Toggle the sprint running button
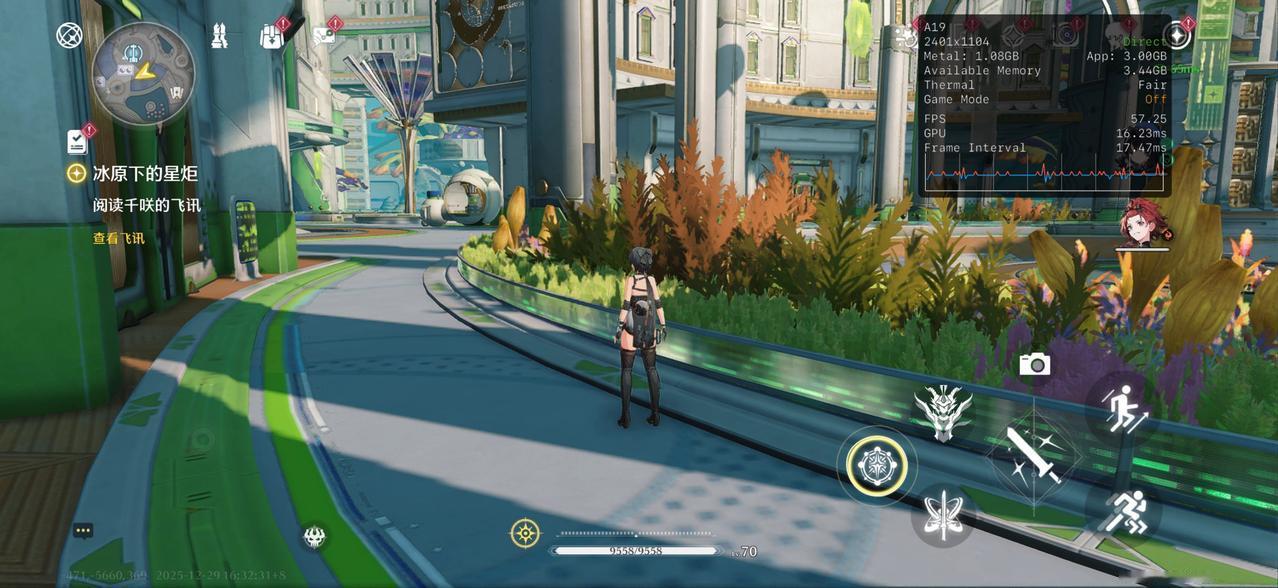The height and width of the screenshot is (588, 1278). coord(1122,511)
